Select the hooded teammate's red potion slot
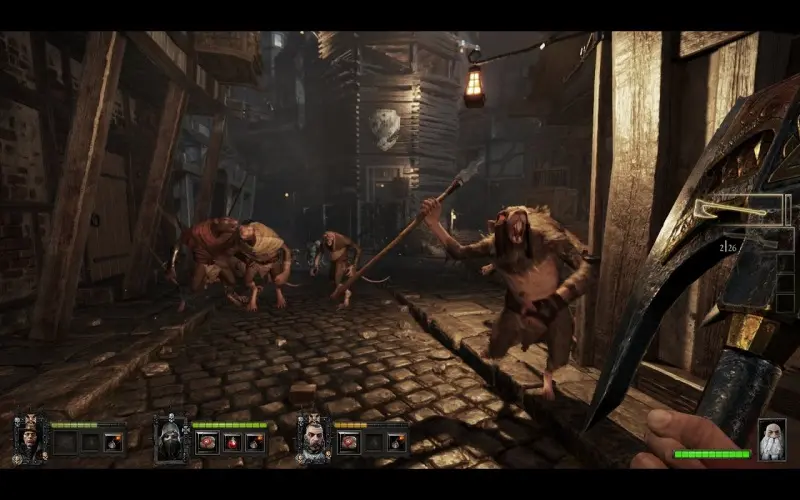800x500 pixels. 231,442
